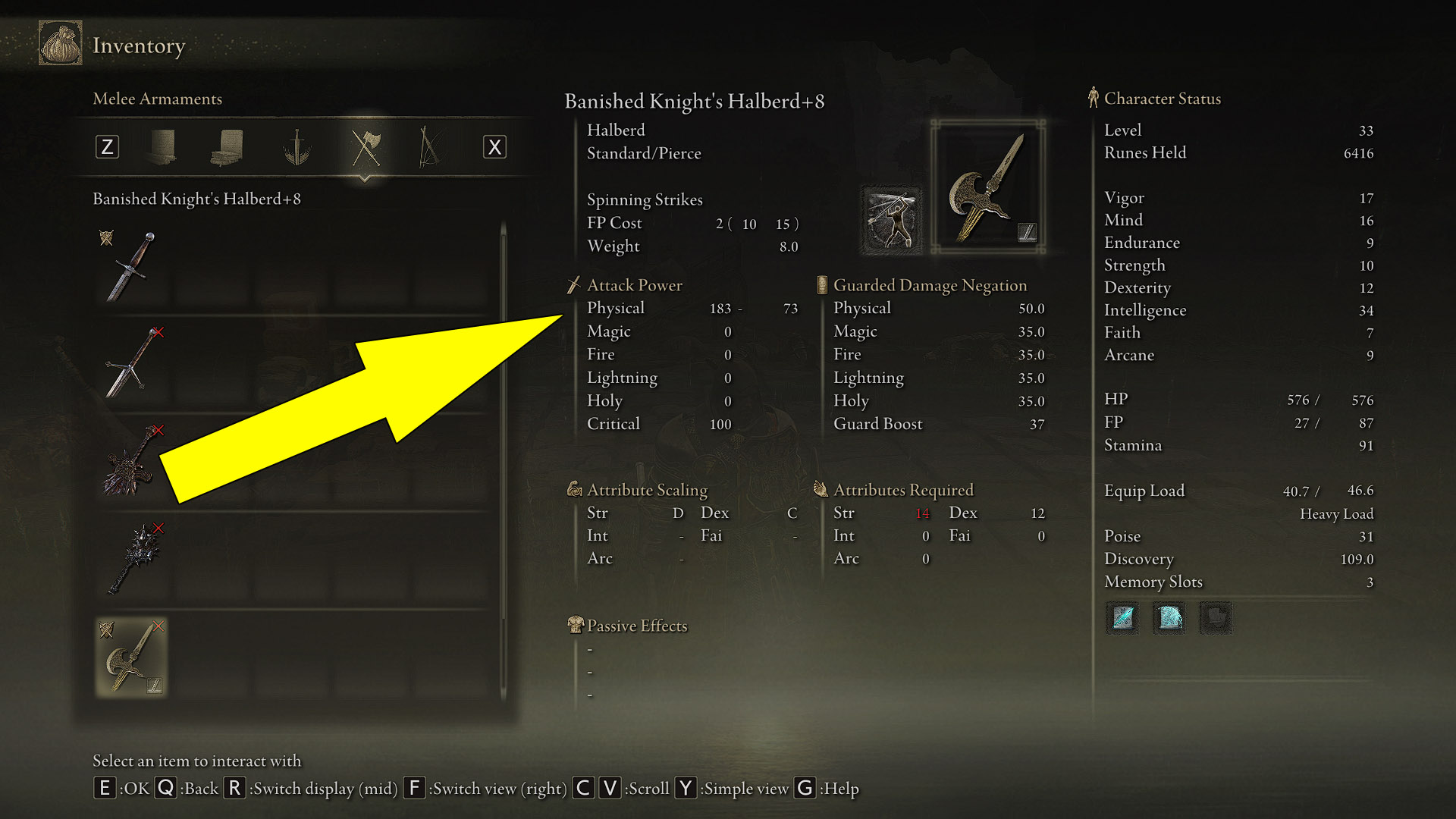Viewport: 1456px width, 819px height.
Task: Switch to the single scroll category tab
Action: (162, 147)
